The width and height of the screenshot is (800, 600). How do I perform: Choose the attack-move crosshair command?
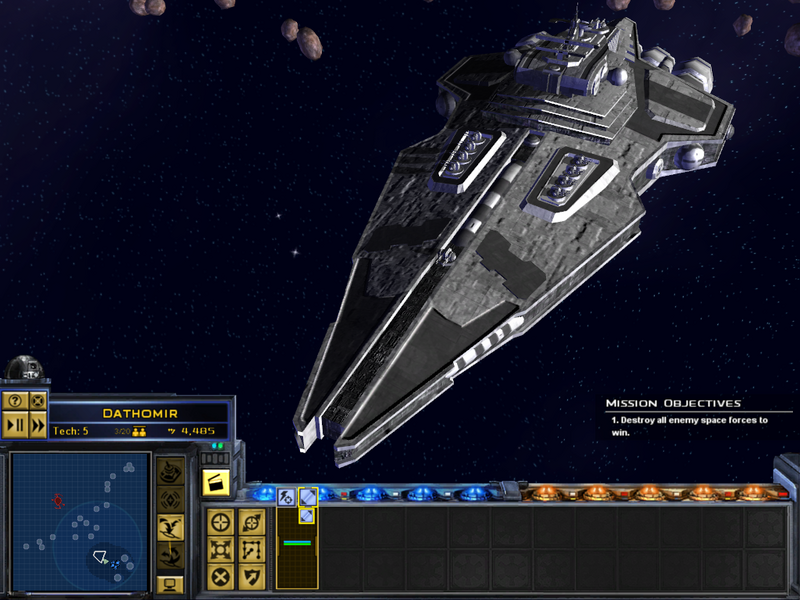click(x=222, y=522)
